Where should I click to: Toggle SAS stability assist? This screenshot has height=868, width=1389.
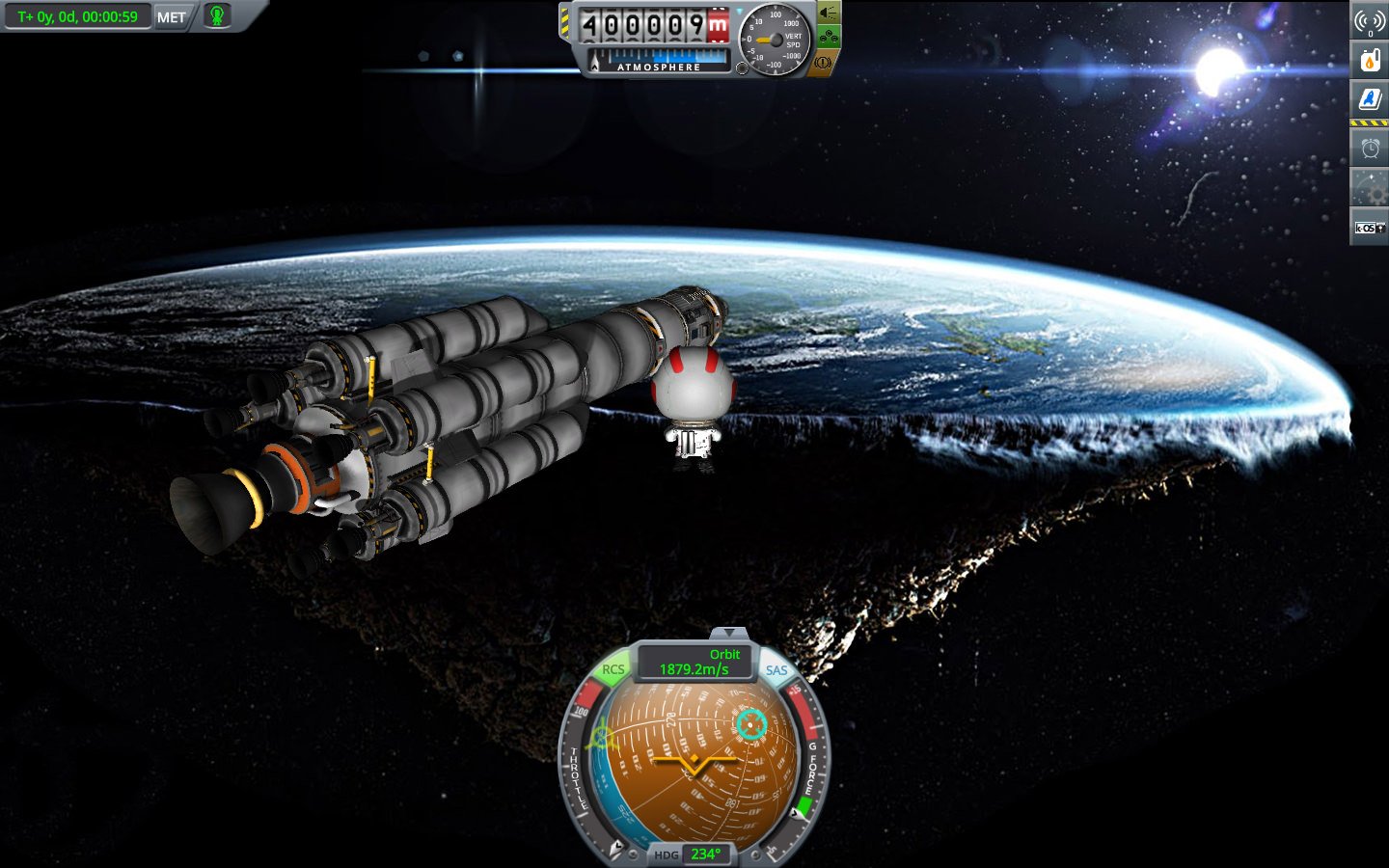point(776,669)
